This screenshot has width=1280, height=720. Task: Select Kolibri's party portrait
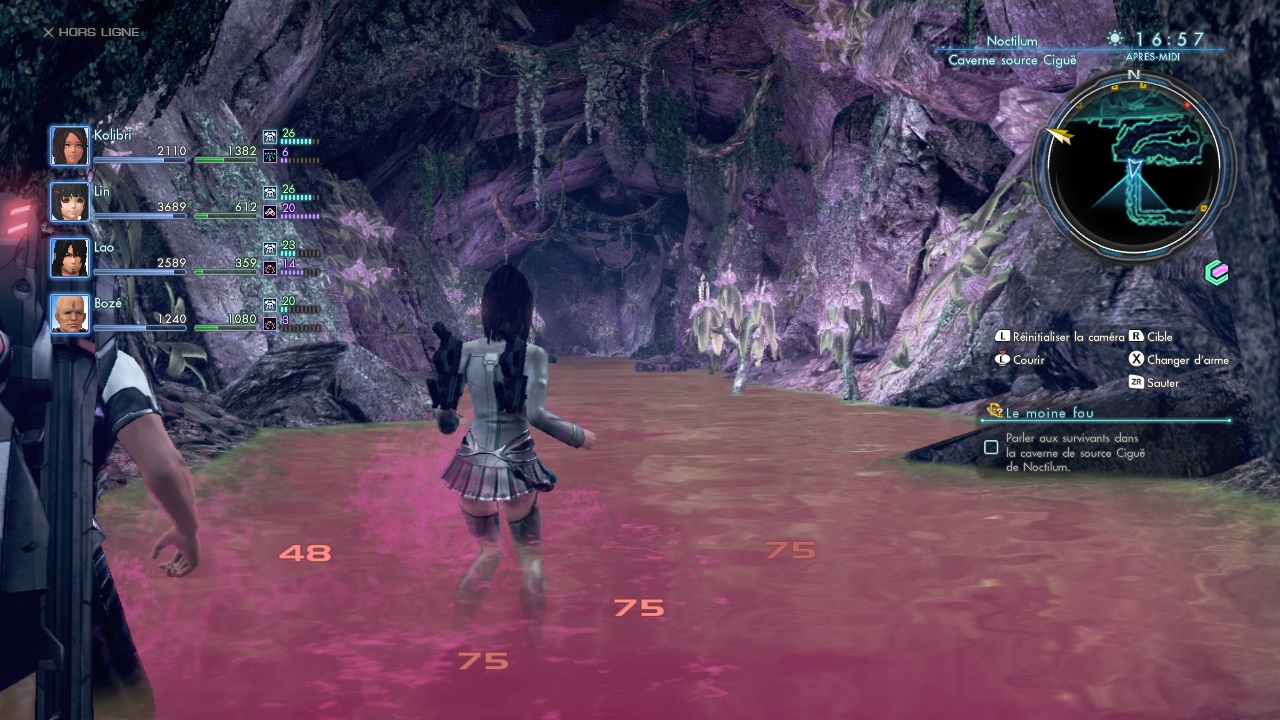pos(70,147)
